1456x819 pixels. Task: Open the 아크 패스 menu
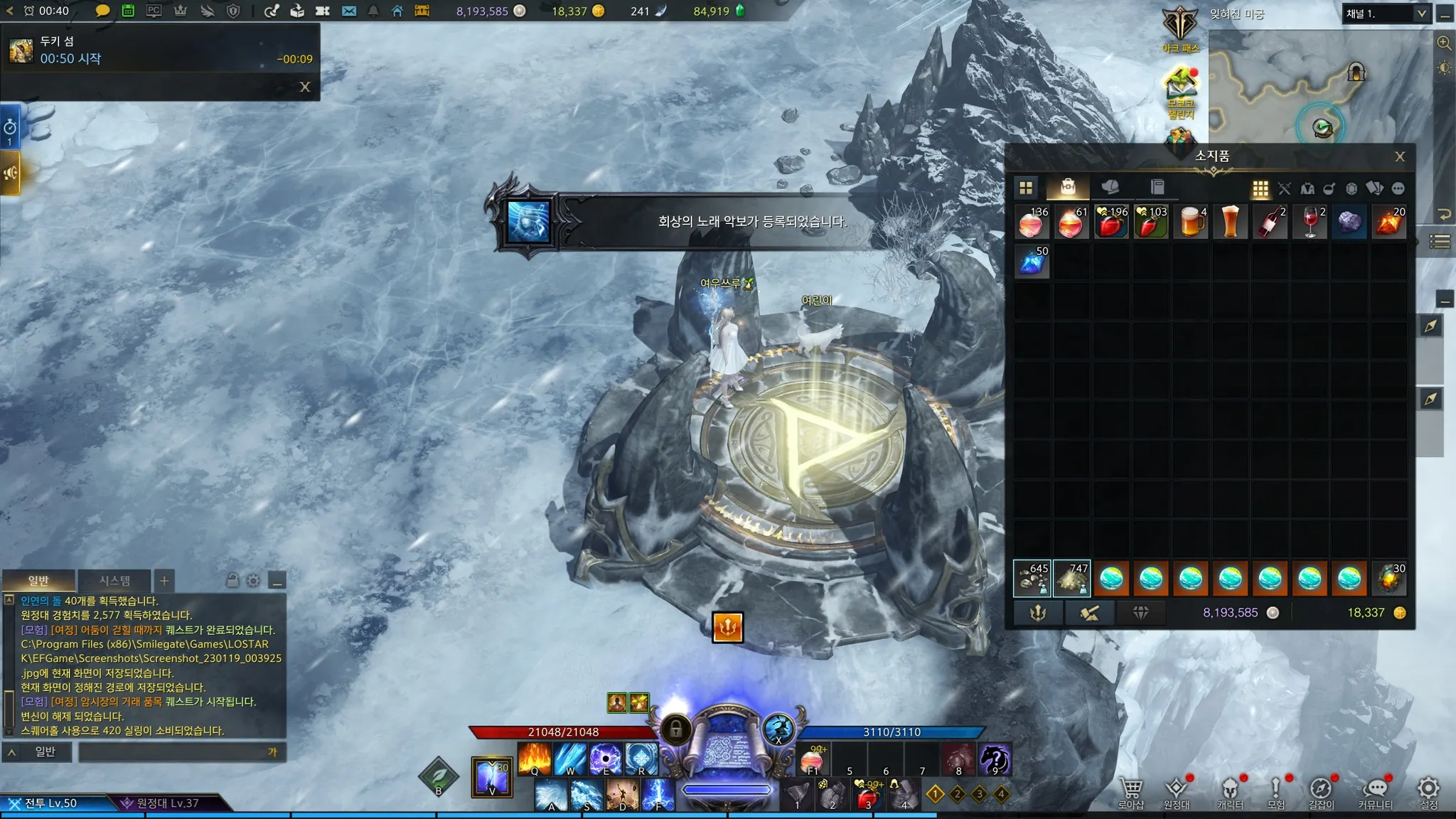tap(1180, 30)
